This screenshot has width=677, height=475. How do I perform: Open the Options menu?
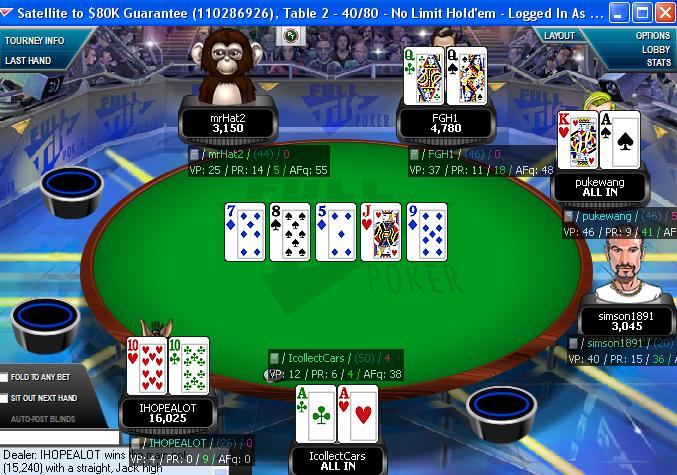[x=653, y=36]
